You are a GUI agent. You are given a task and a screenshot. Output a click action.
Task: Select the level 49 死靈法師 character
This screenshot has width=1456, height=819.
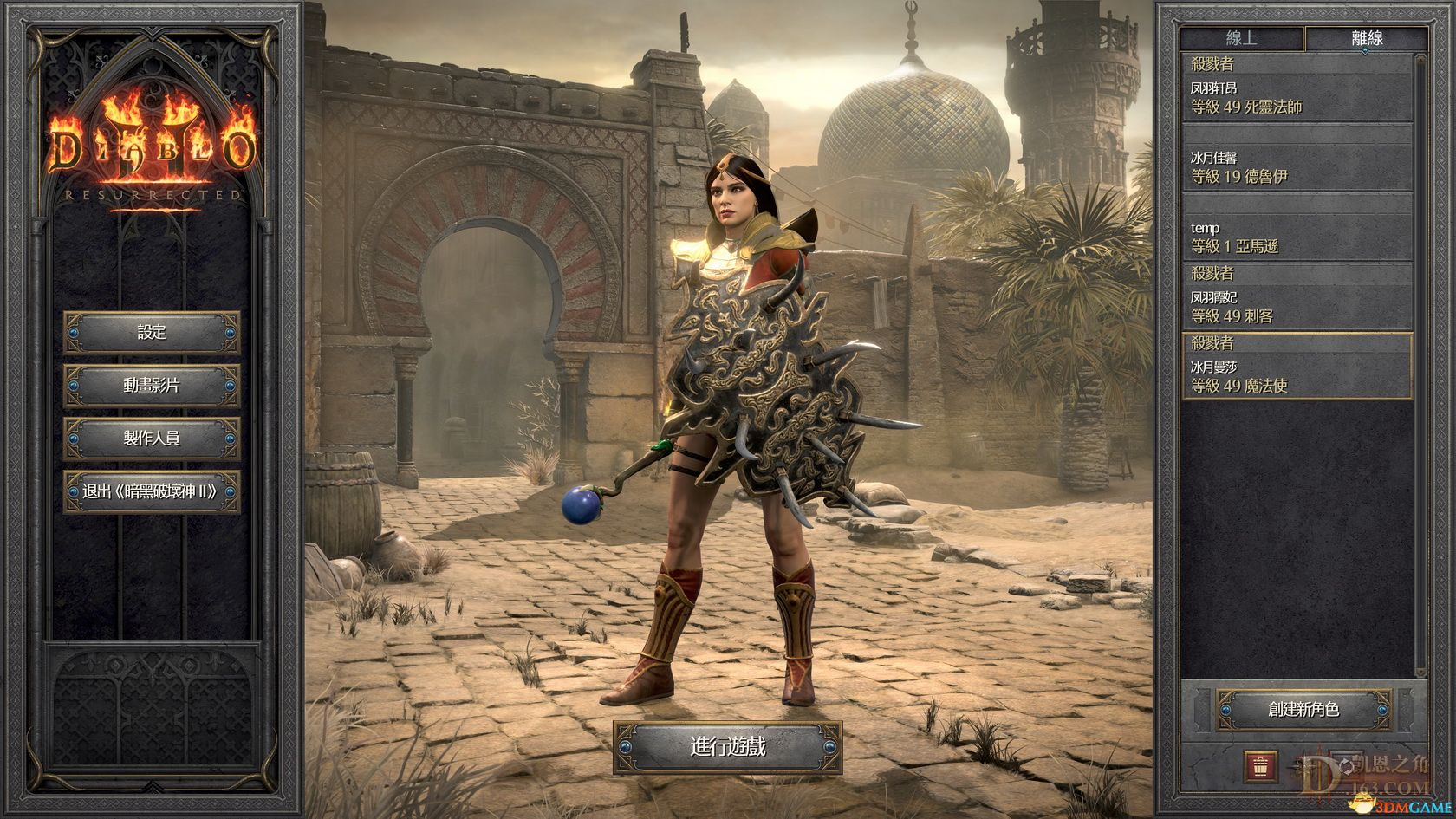click(1297, 98)
